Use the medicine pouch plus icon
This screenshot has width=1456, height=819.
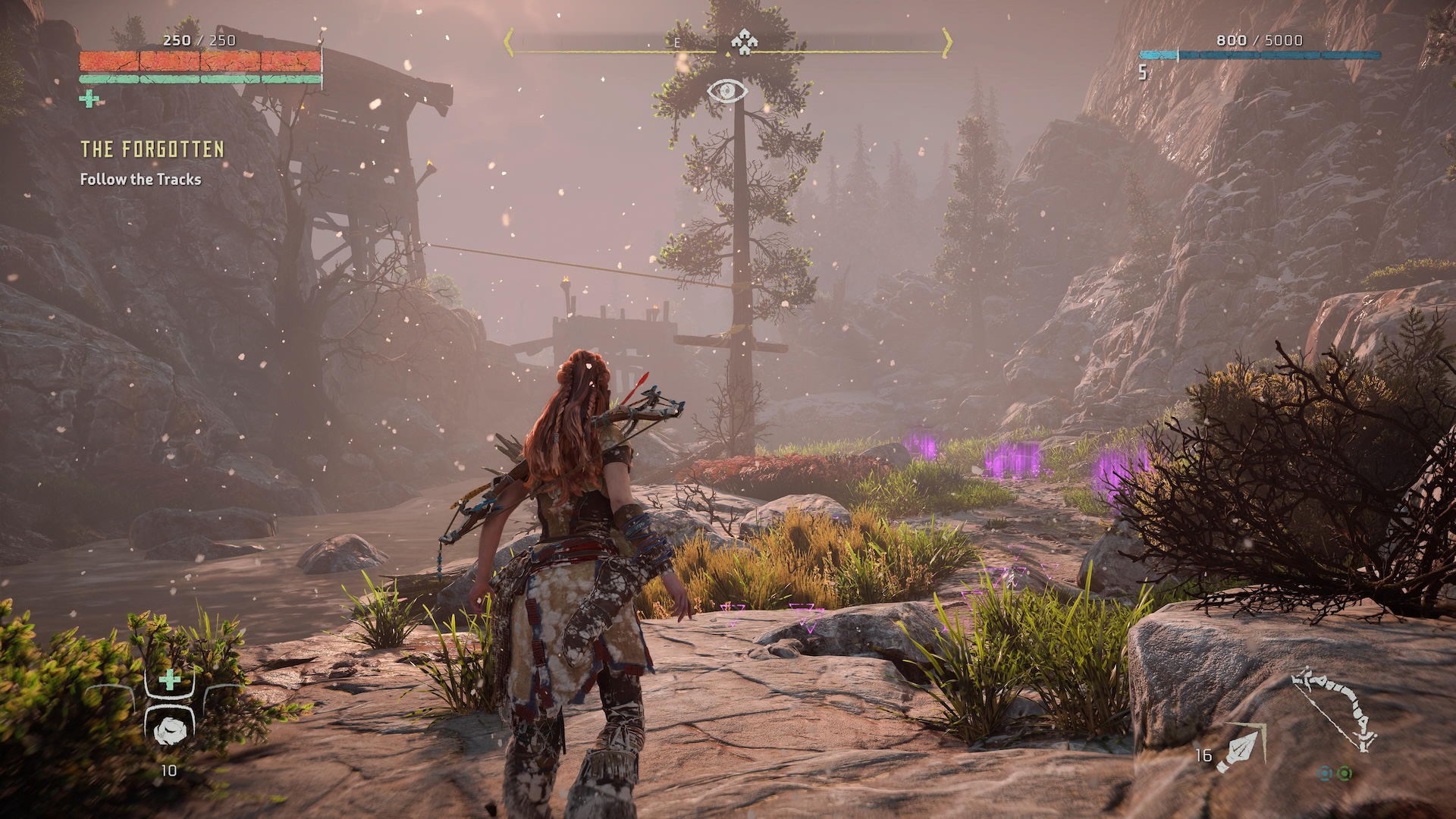(170, 679)
